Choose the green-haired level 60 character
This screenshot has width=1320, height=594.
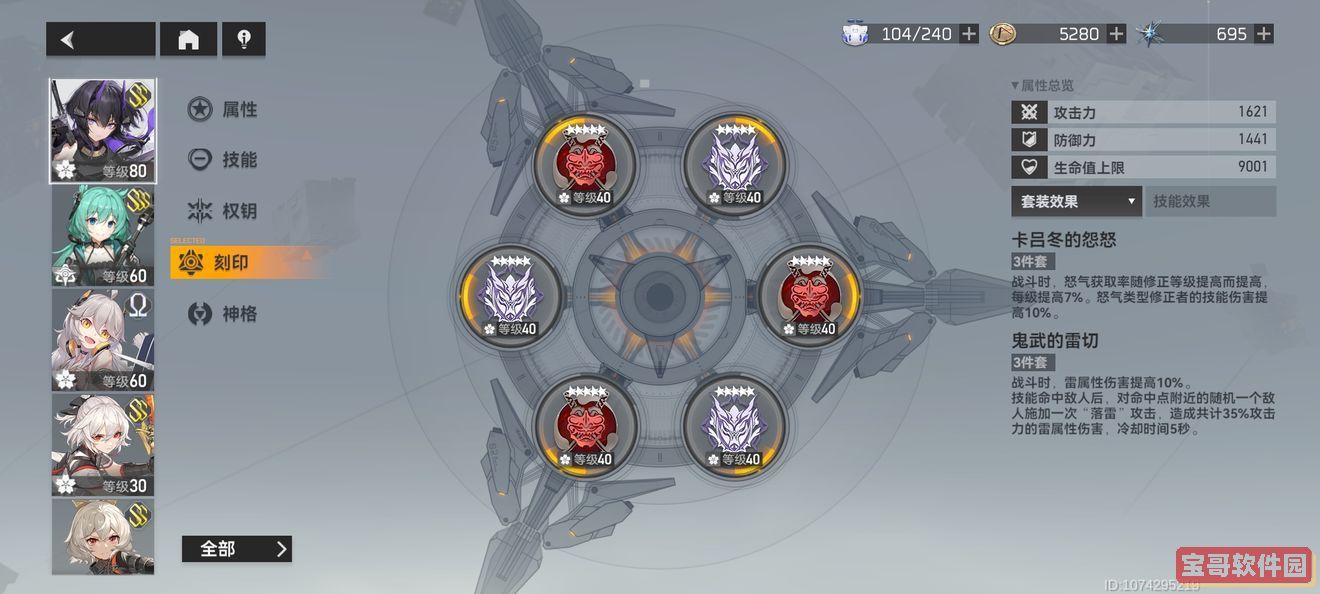[x=103, y=236]
